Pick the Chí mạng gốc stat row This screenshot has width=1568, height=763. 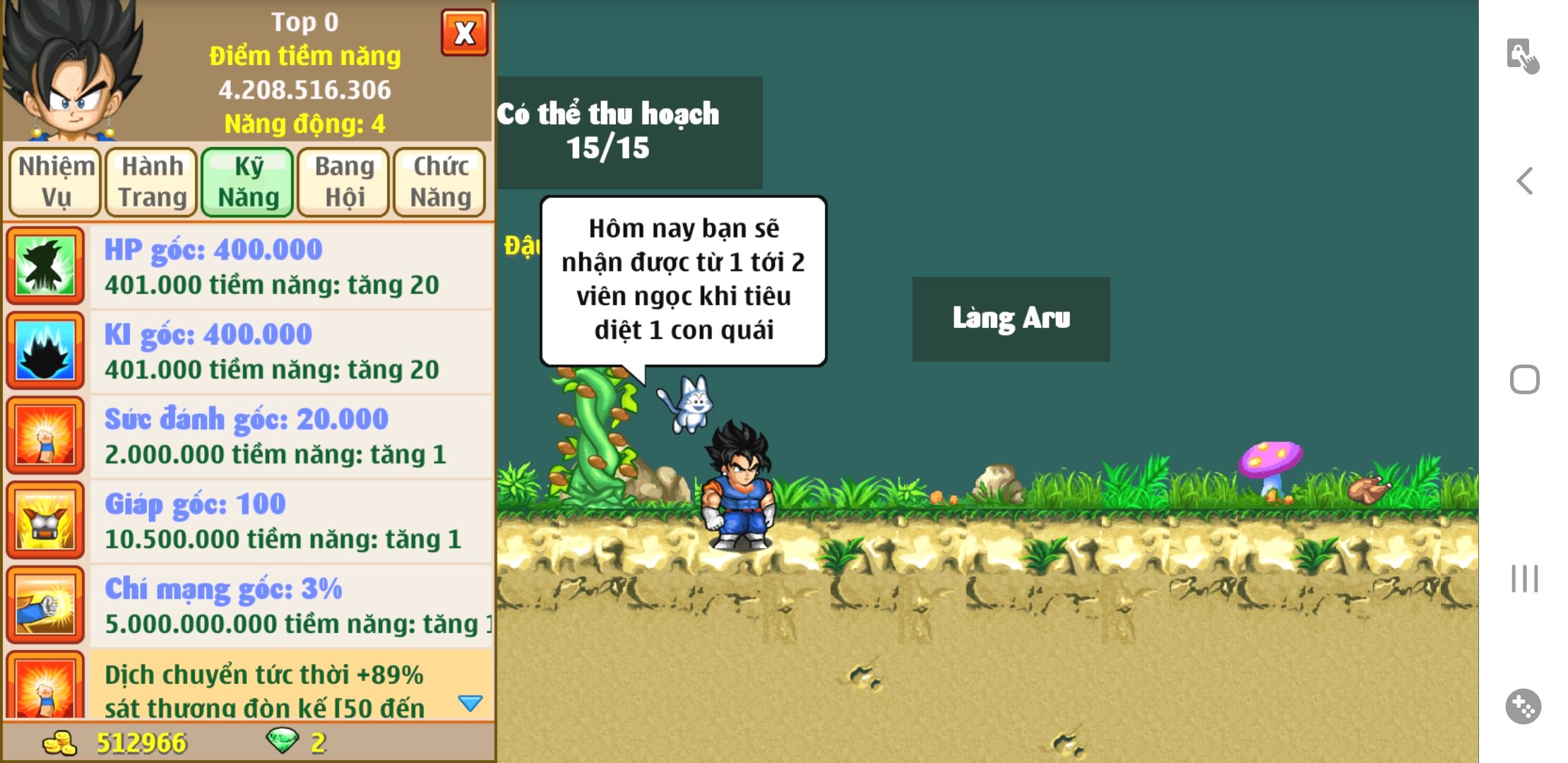point(290,605)
